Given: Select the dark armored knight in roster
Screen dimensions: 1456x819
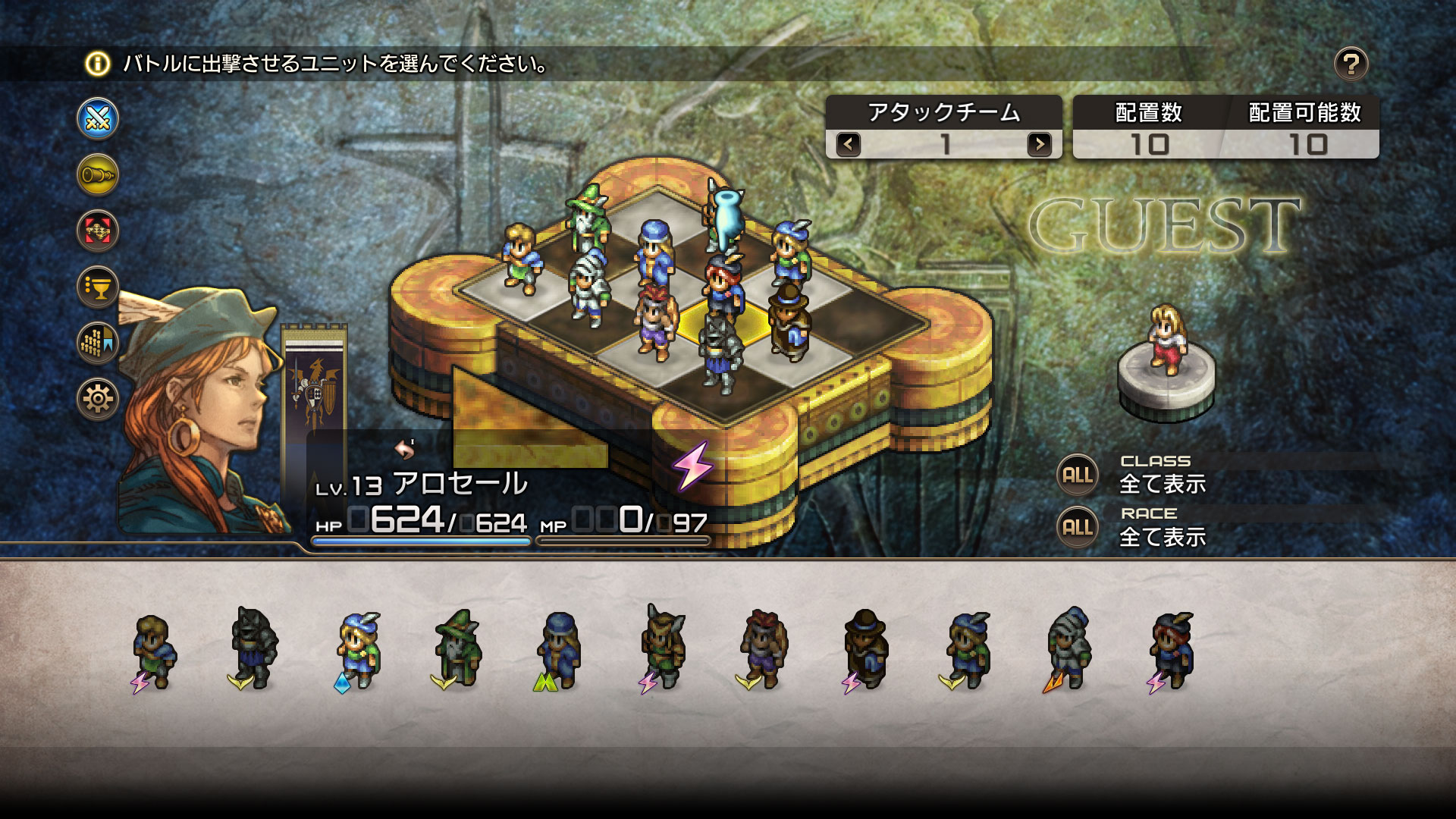Looking at the screenshot, I should tap(254, 648).
